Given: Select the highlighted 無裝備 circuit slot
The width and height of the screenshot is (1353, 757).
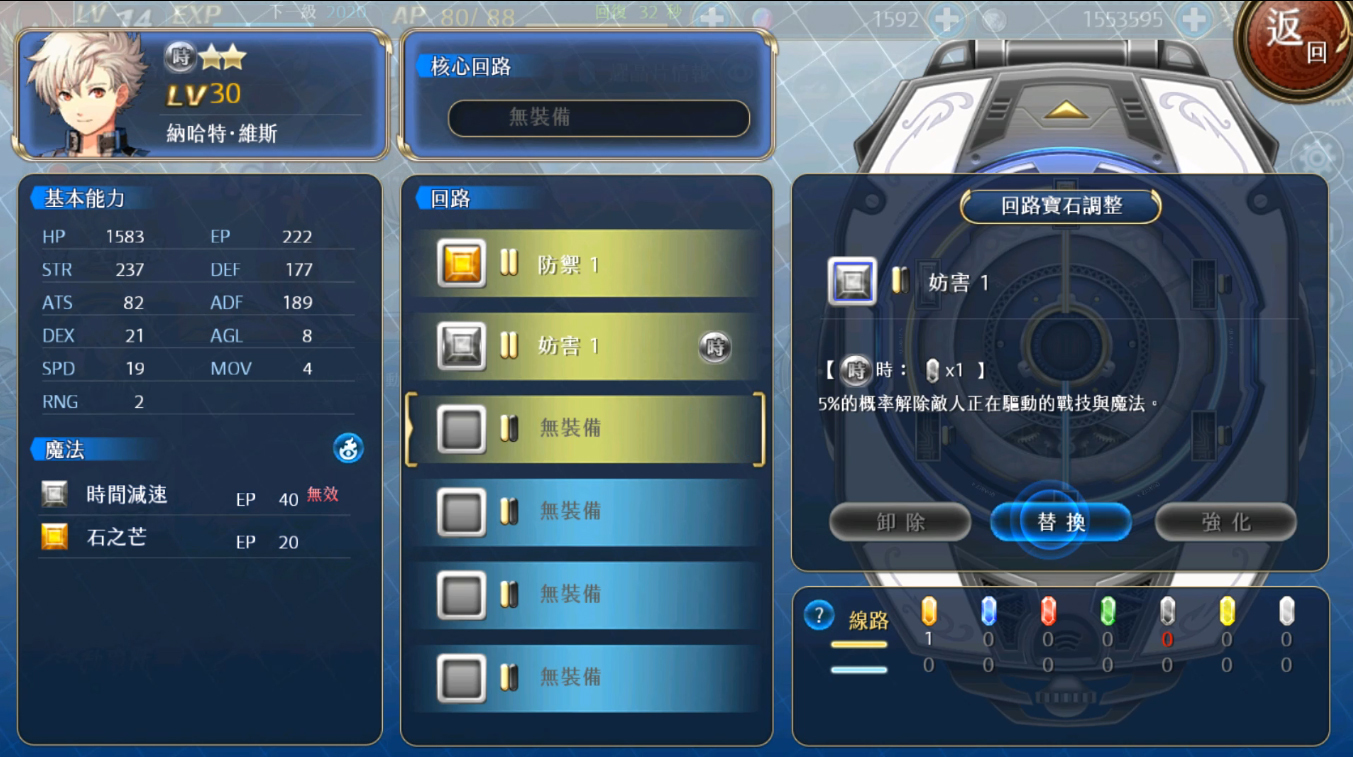Looking at the screenshot, I should point(585,429).
